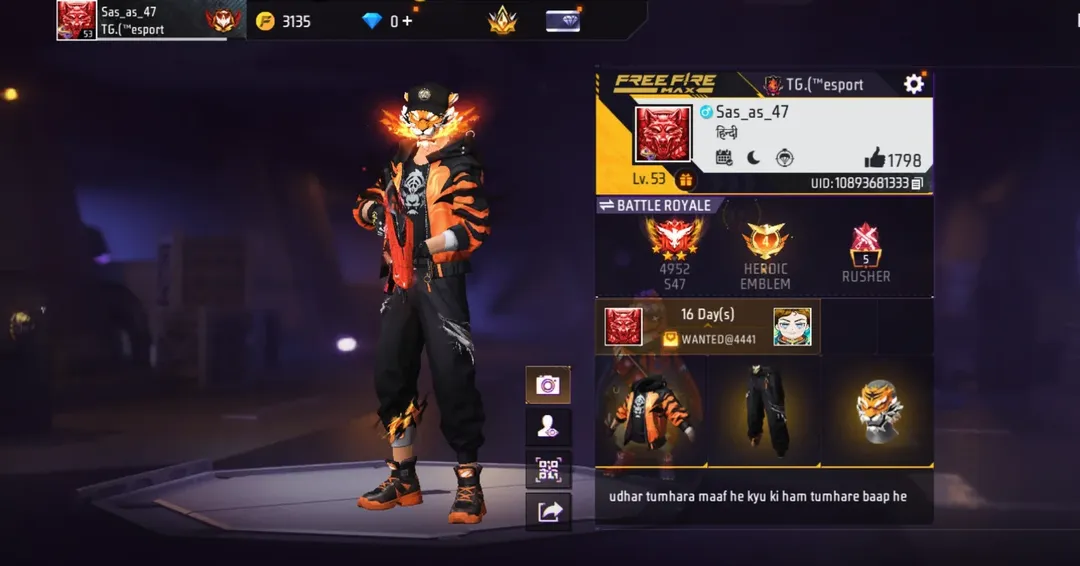This screenshot has height=566, width=1080.
Task: Open the camera photo mode button
Action: click(x=548, y=385)
